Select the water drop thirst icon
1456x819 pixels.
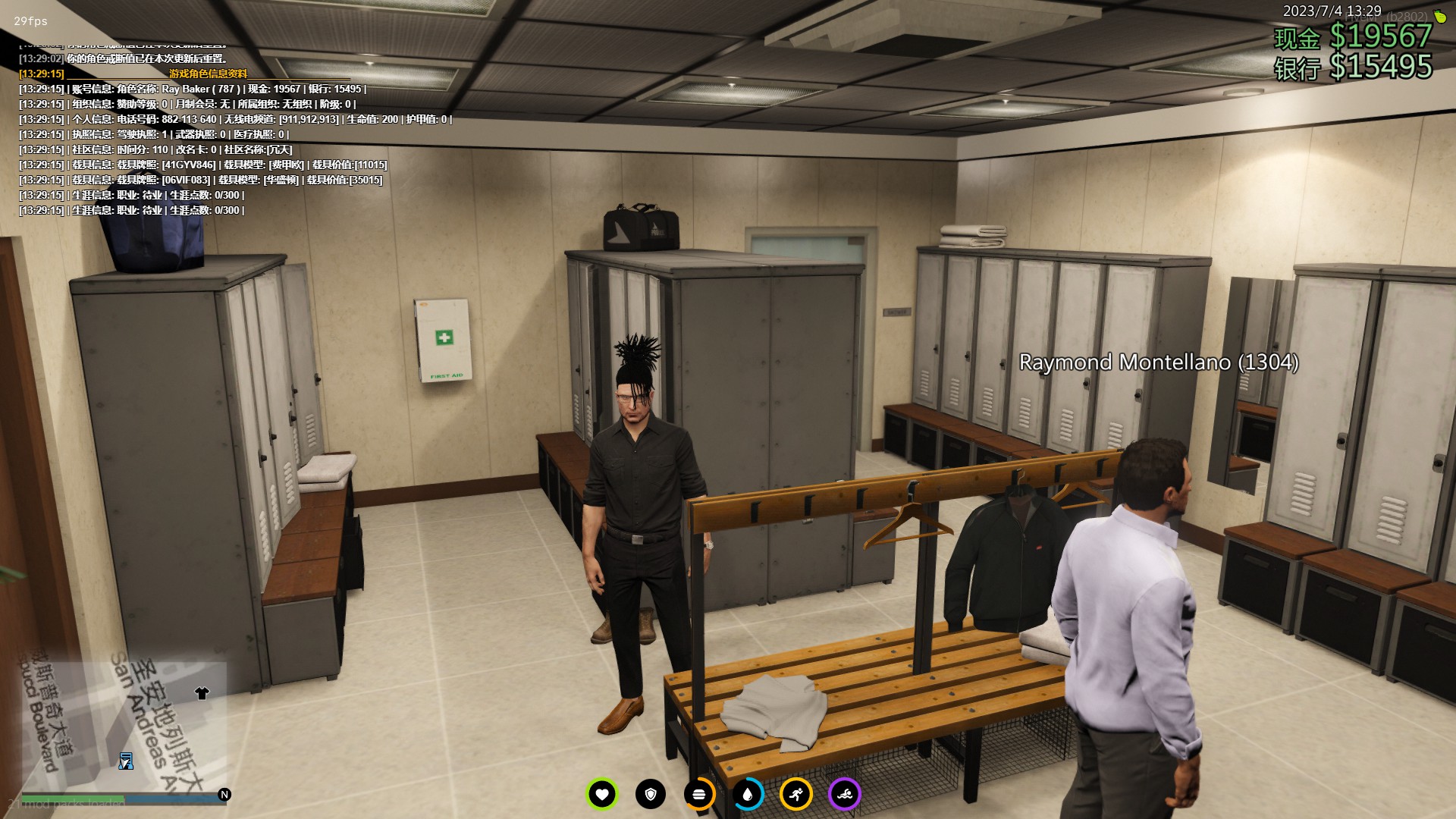tap(748, 795)
